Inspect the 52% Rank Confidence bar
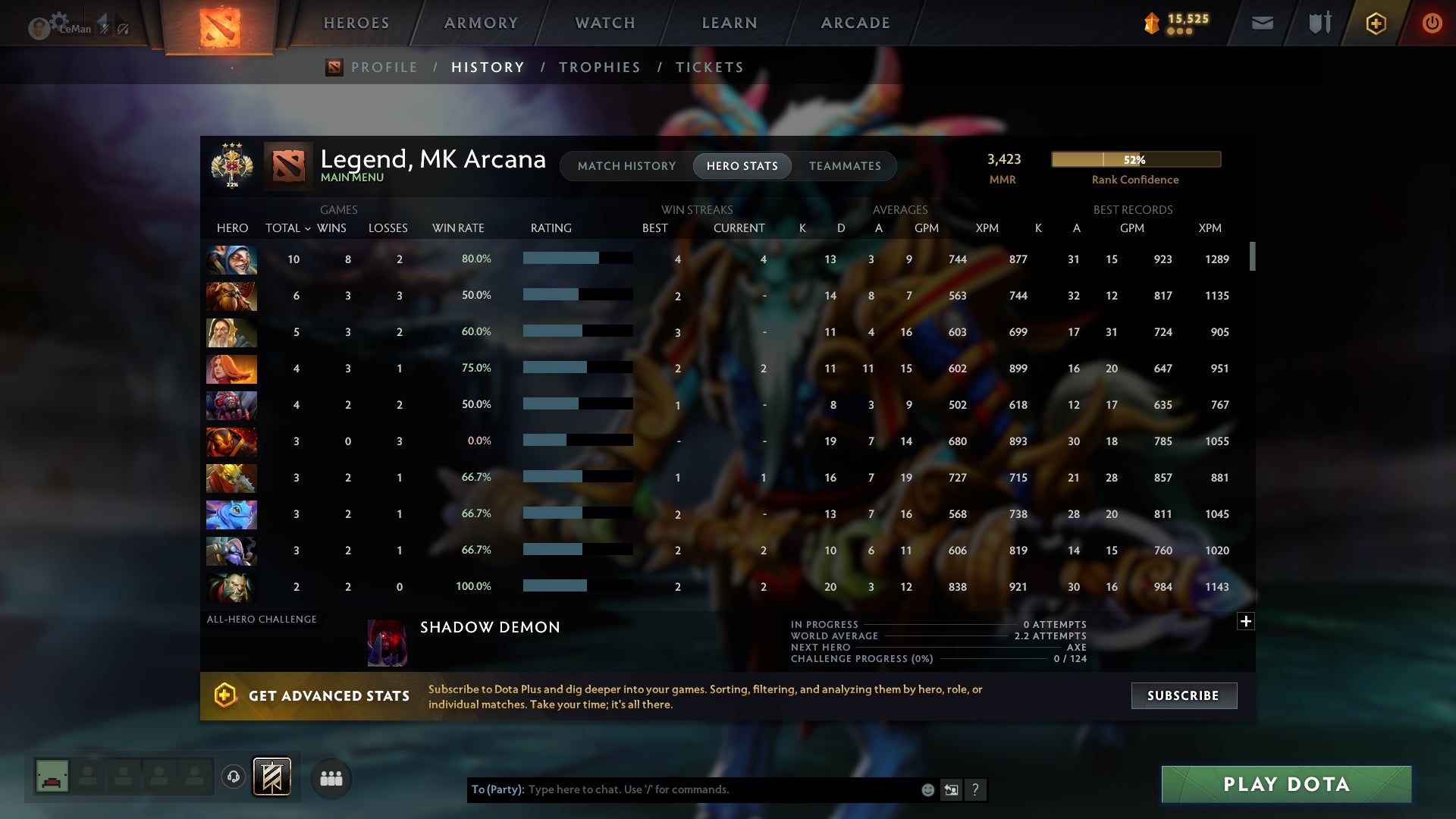Viewport: 1456px width, 819px height. point(1135,159)
